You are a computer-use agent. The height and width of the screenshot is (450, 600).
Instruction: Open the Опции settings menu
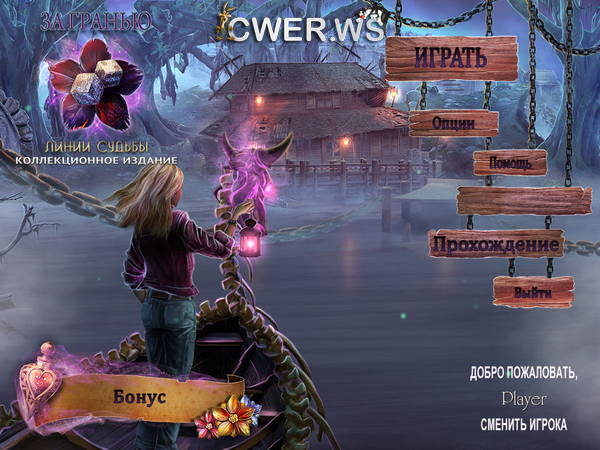pyautogui.click(x=453, y=122)
